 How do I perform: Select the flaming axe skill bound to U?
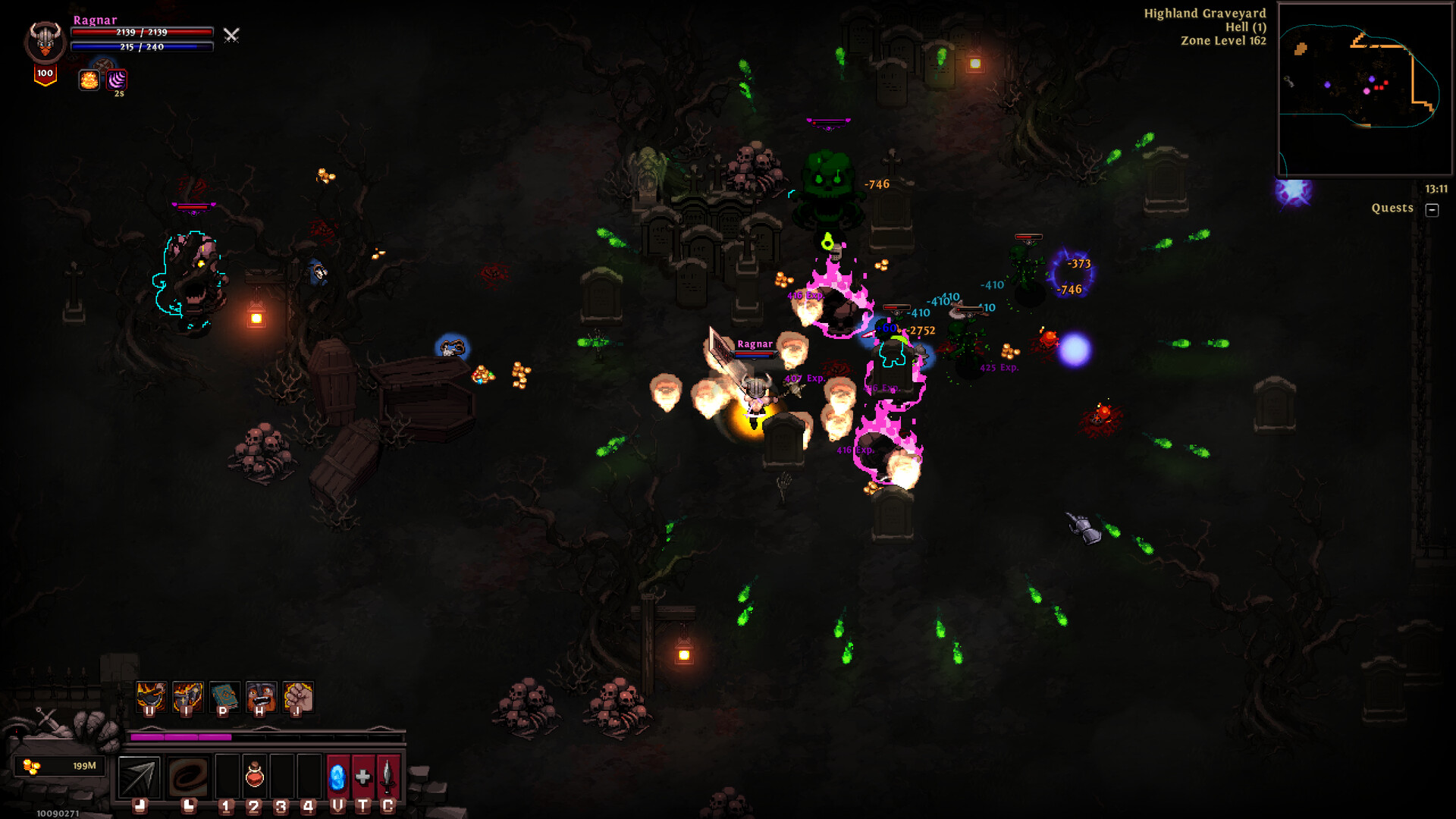point(150,696)
